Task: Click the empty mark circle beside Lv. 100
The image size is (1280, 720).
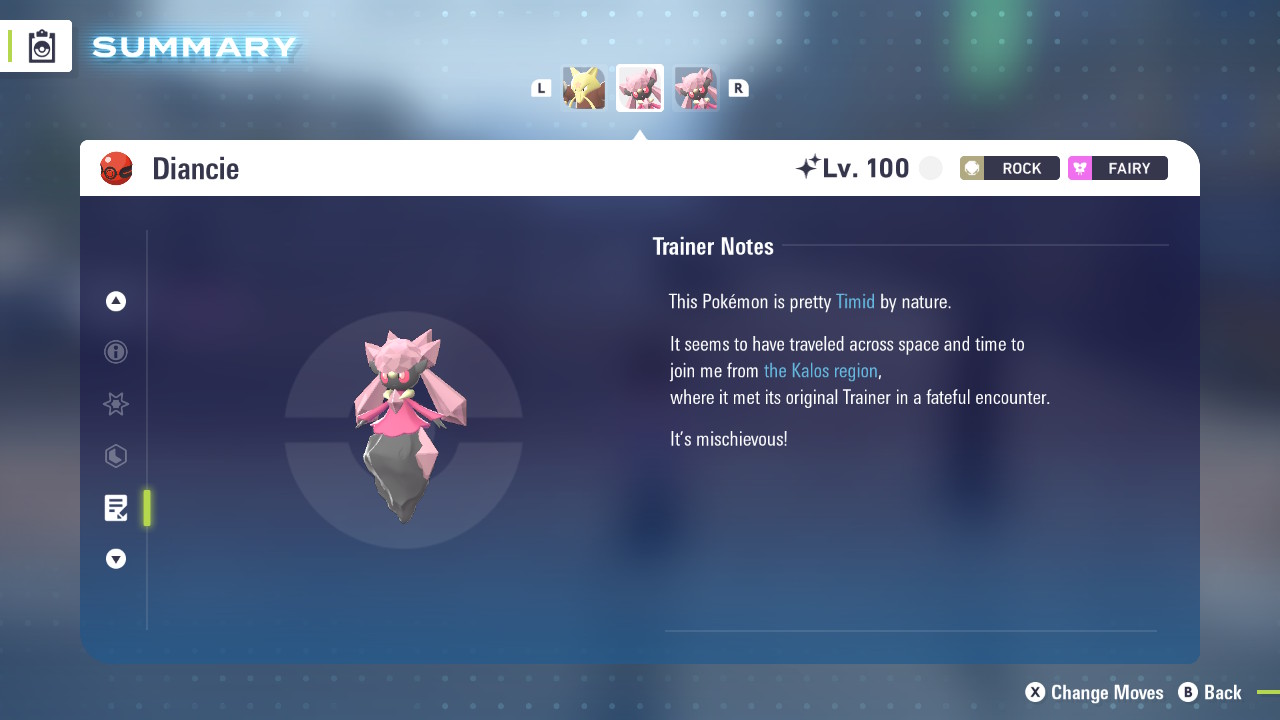Action: click(x=930, y=167)
